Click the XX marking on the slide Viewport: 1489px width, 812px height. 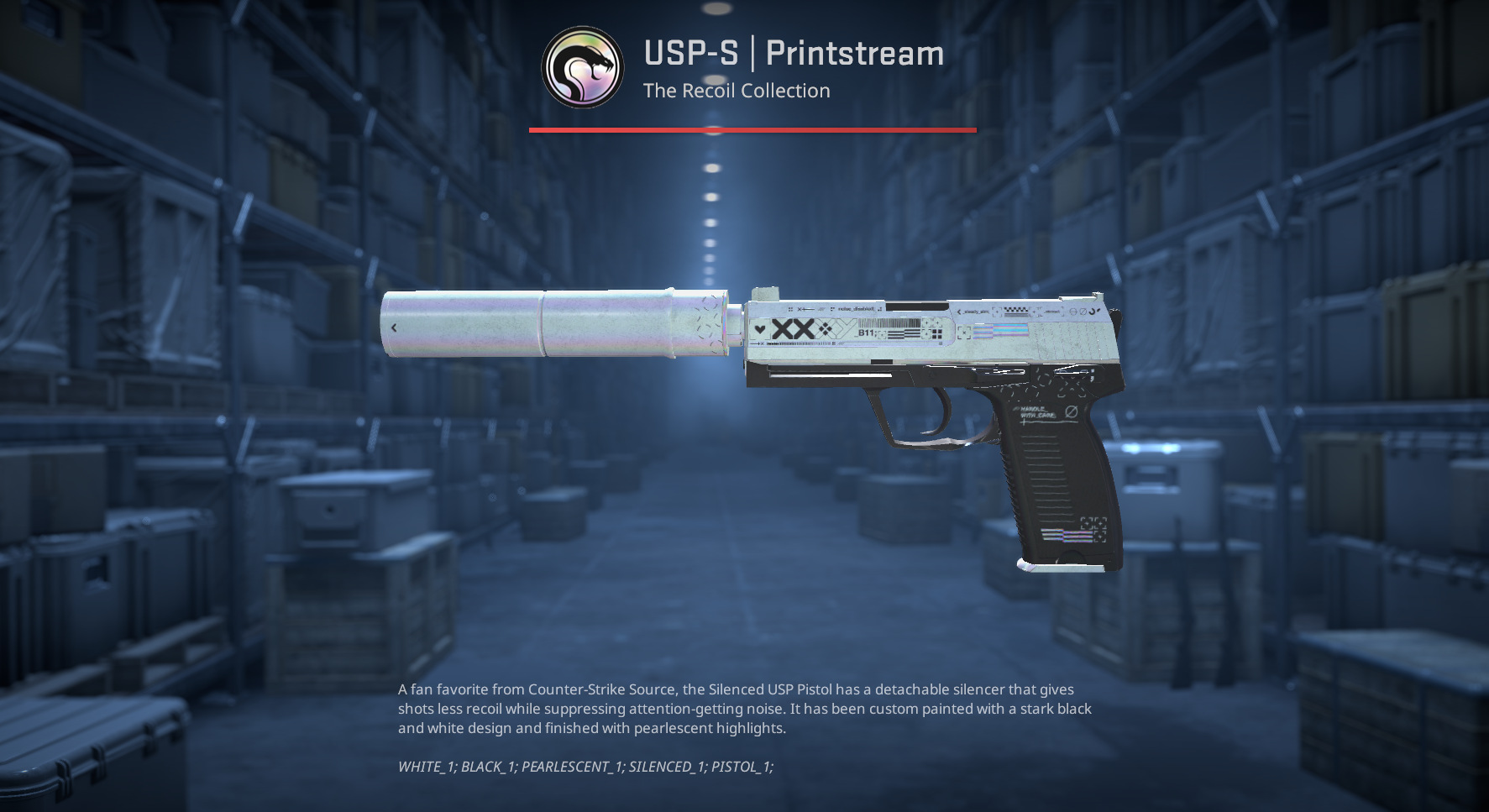(x=791, y=327)
